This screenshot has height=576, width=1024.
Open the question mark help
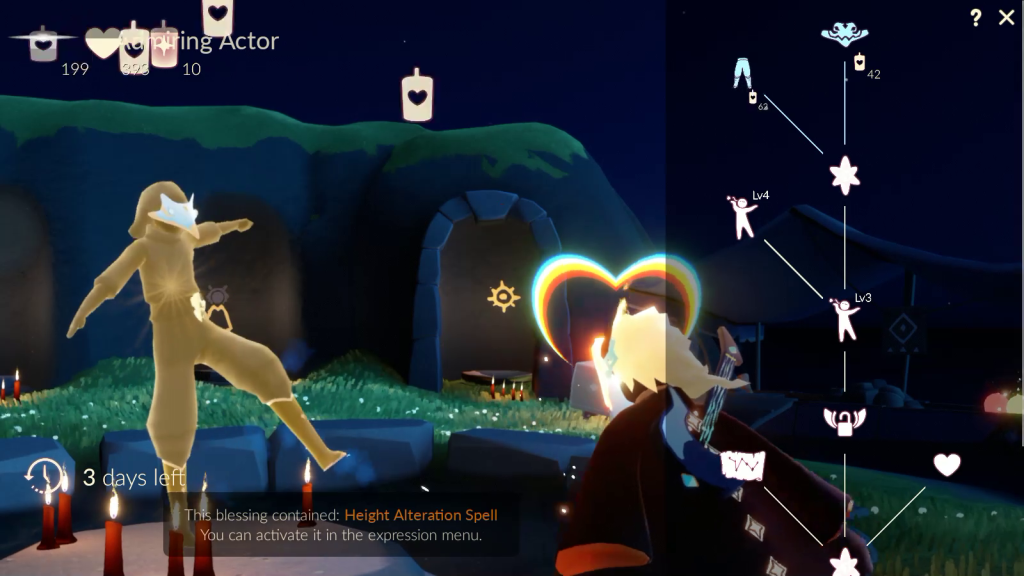coord(975,18)
